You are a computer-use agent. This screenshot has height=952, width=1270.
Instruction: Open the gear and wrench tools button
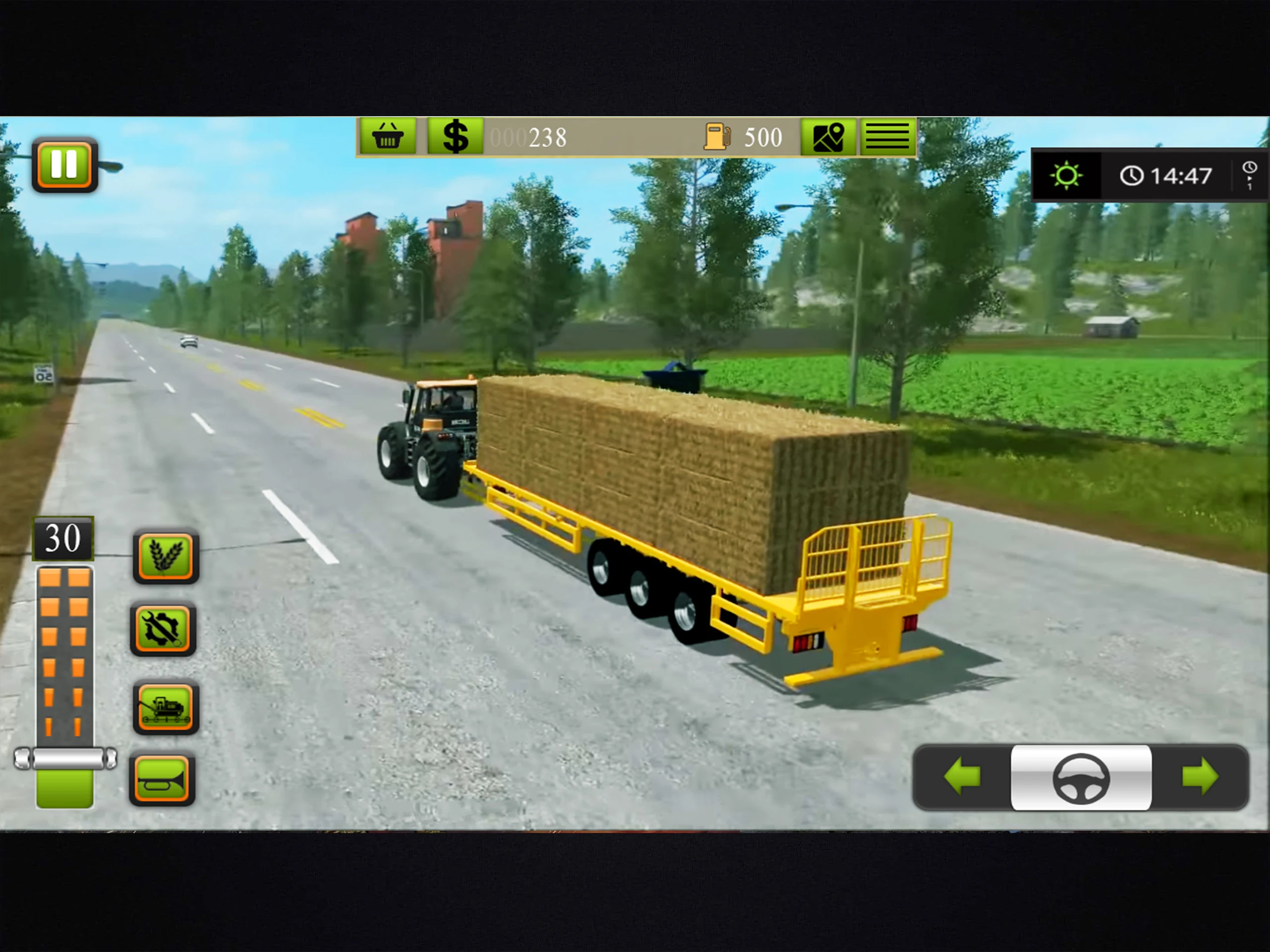tap(164, 630)
